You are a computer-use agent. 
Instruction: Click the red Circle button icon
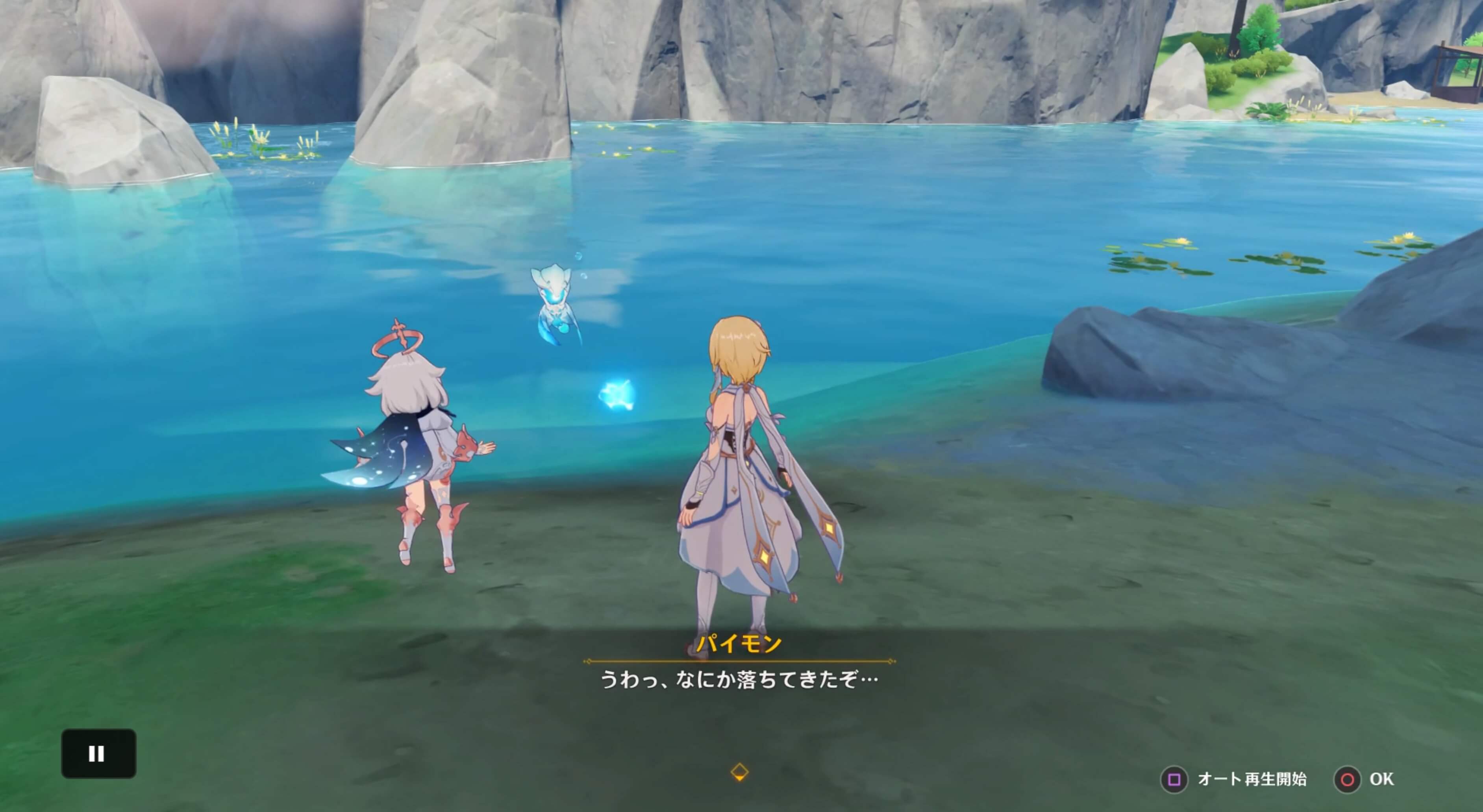1348,780
